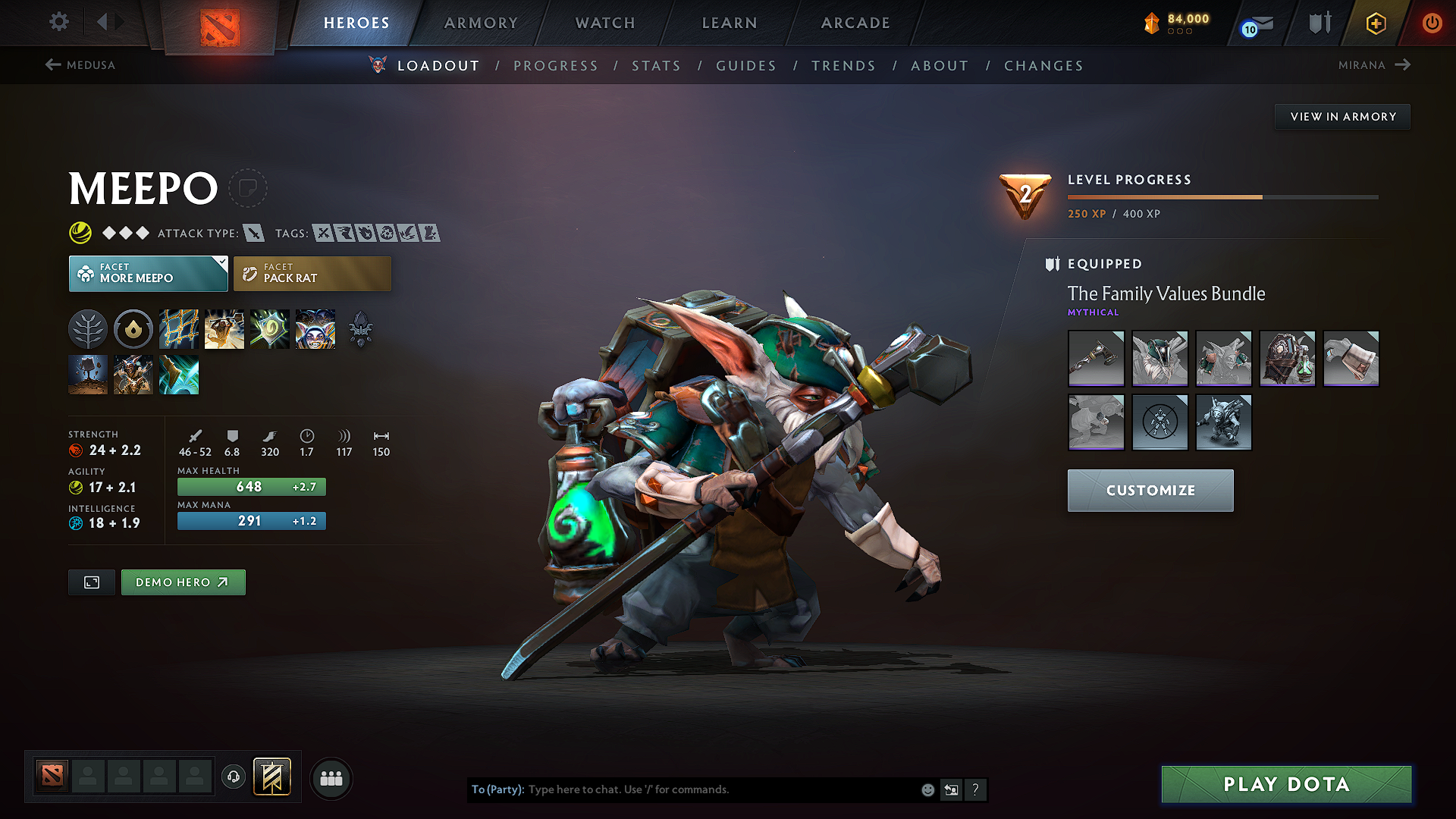Select the Earthbind net ability icon

(x=179, y=328)
